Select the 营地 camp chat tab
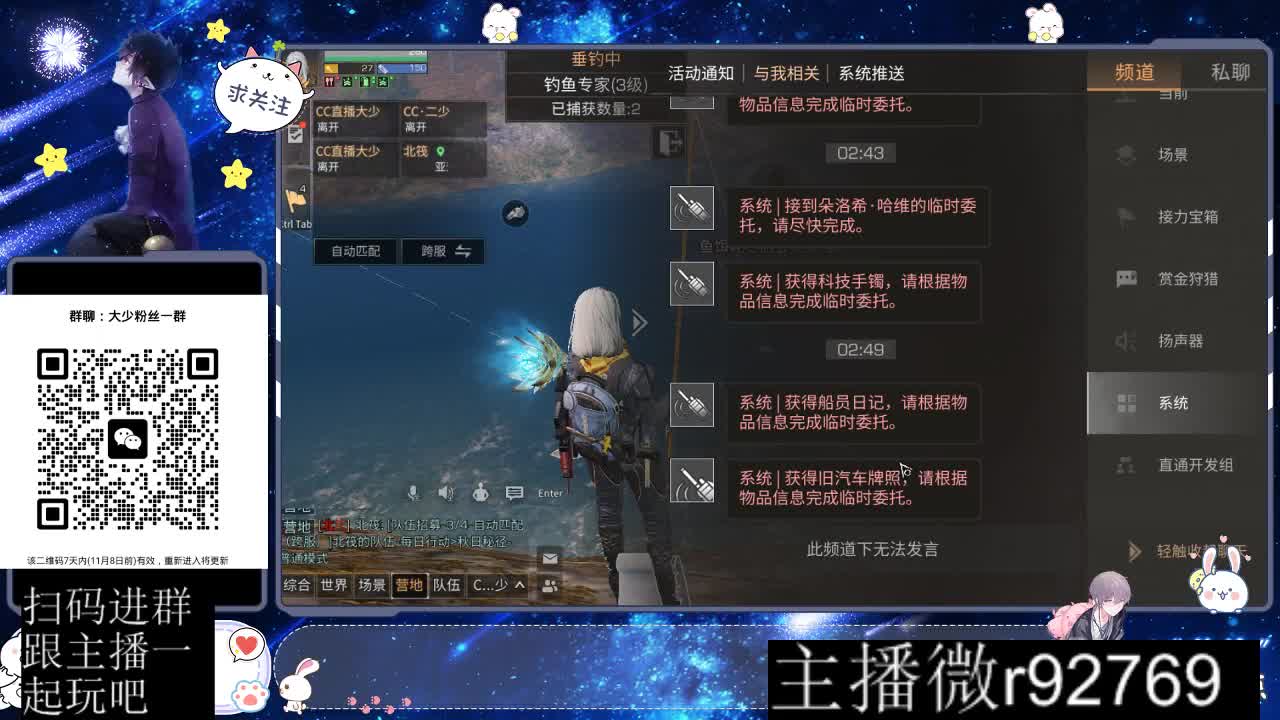Image resolution: width=1280 pixels, height=720 pixels. pos(410,585)
